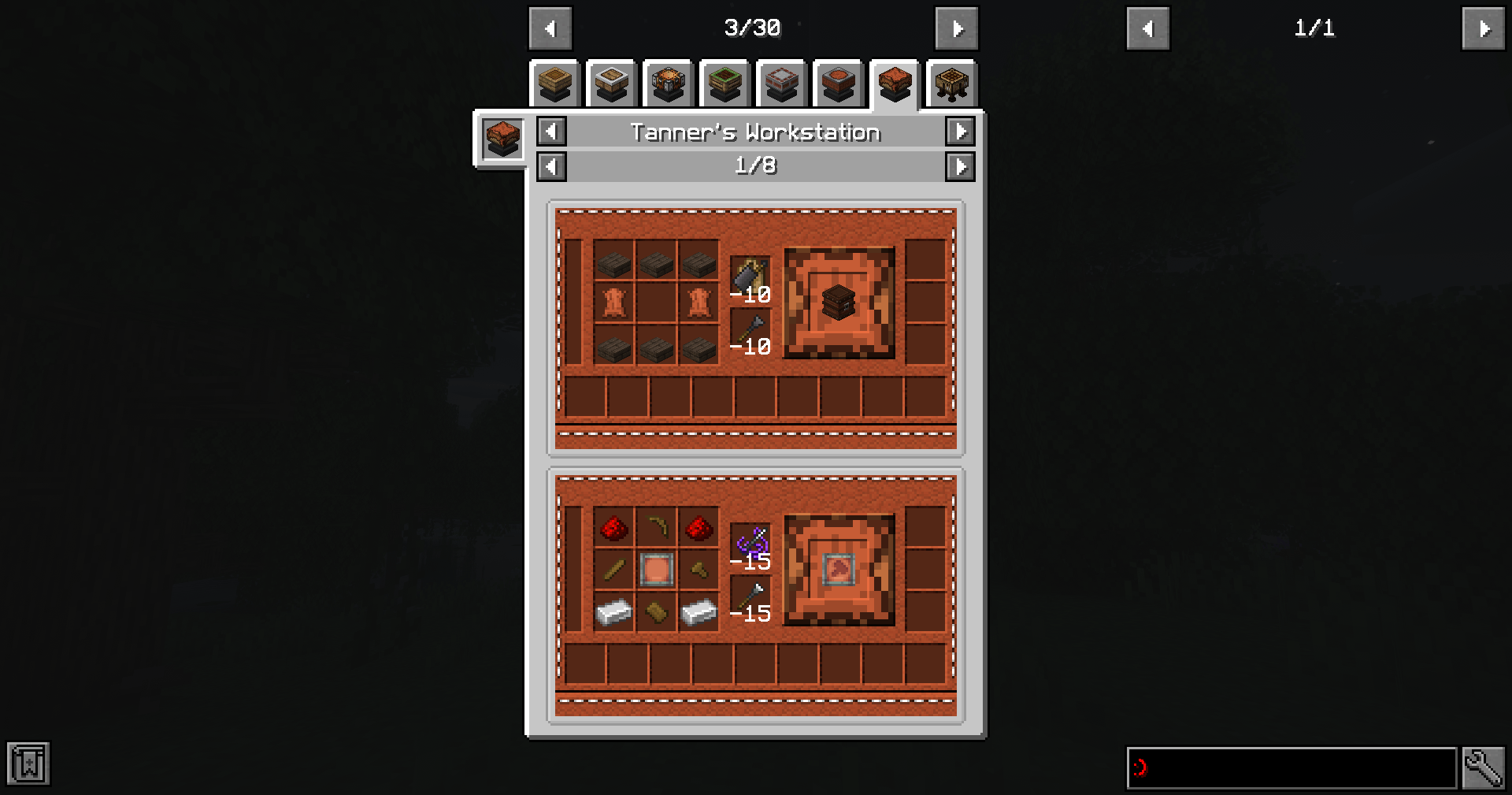Open the rightmost four-legged workstation tab

(952, 83)
